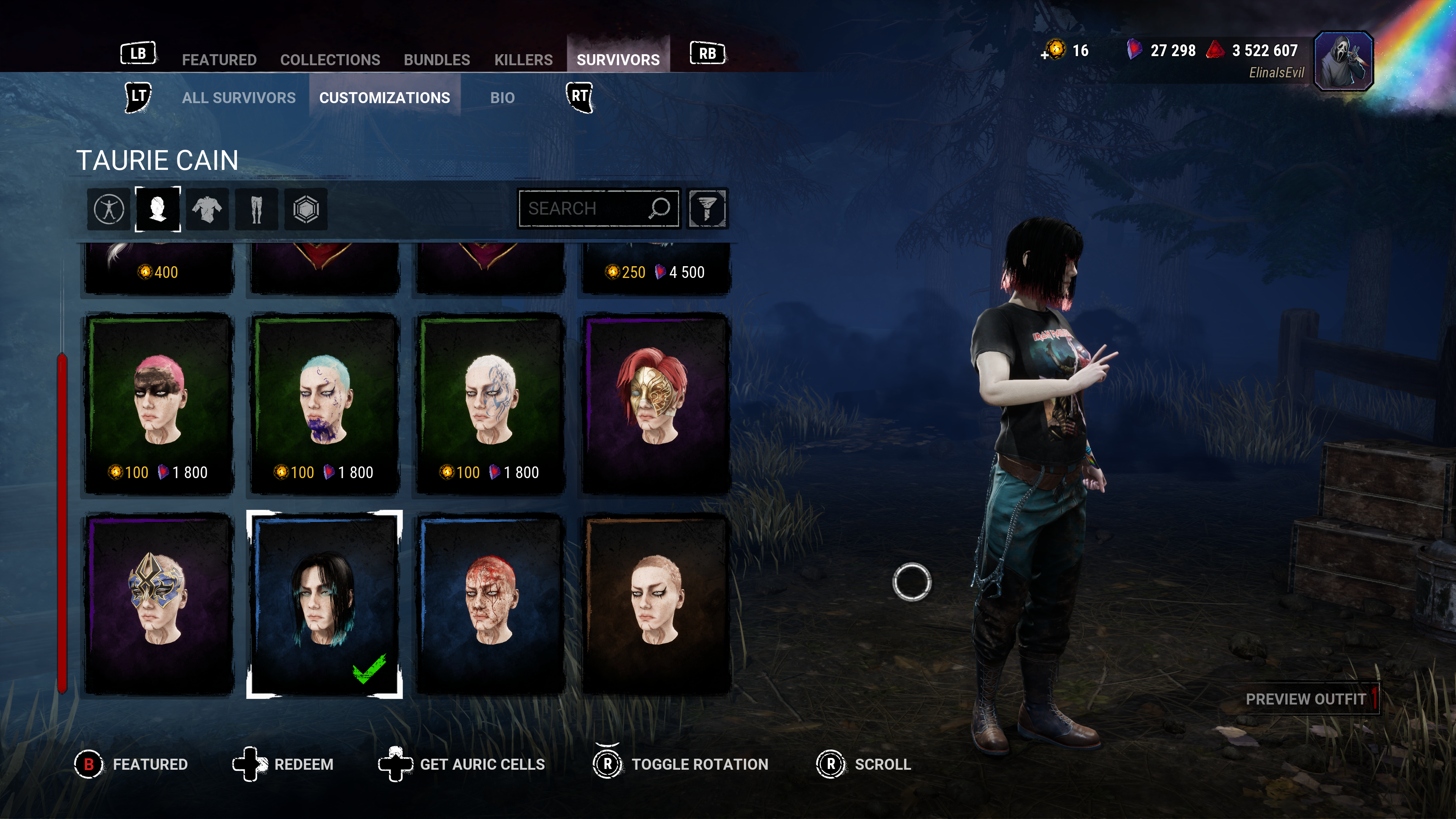Screen dimensions: 1456x819
Task: Open the player profile avatar
Action: coord(1343,61)
